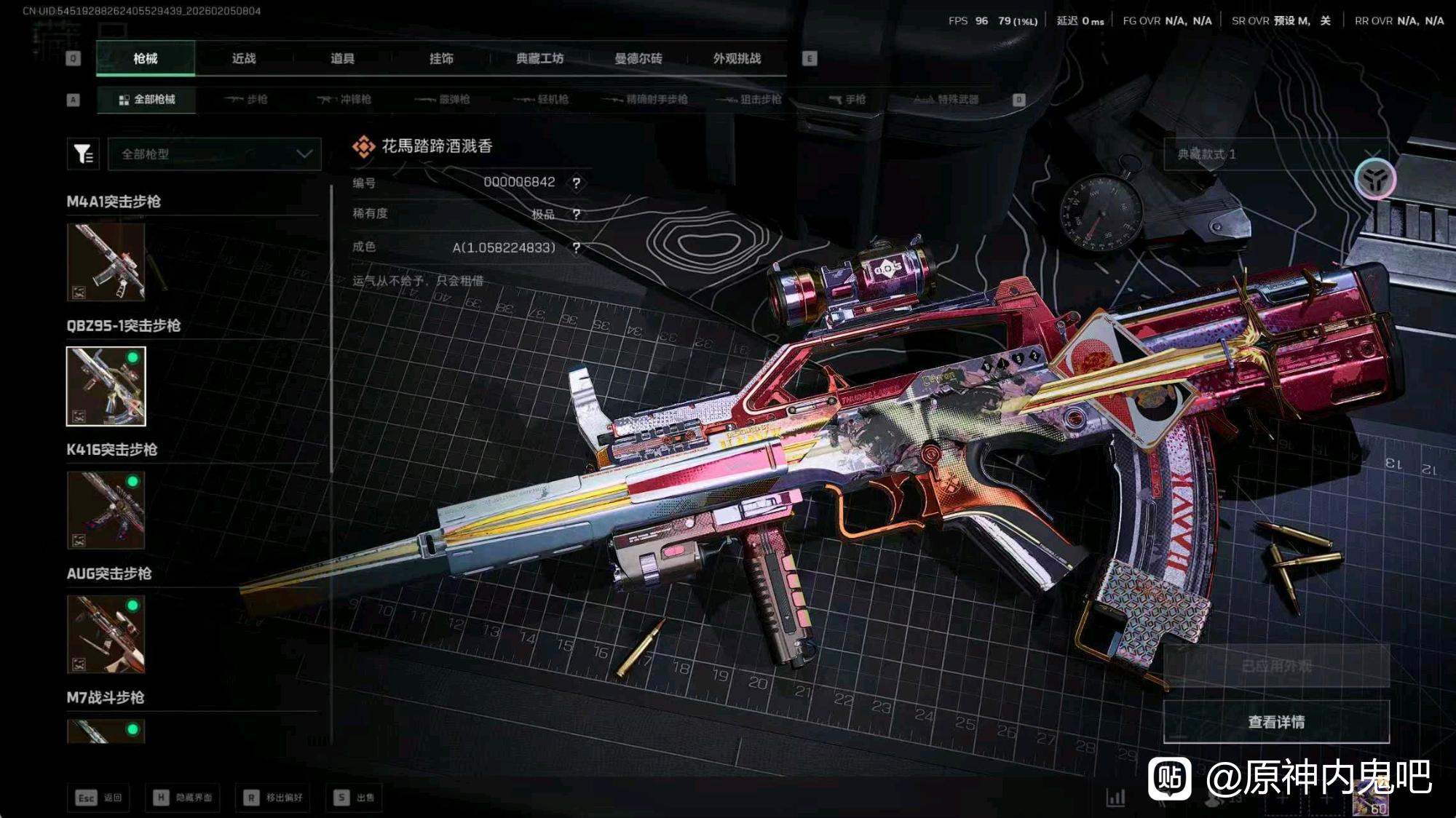Show only 冲锋枪 submachine guns
The height and width of the screenshot is (818, 1456).
point(344,99)
